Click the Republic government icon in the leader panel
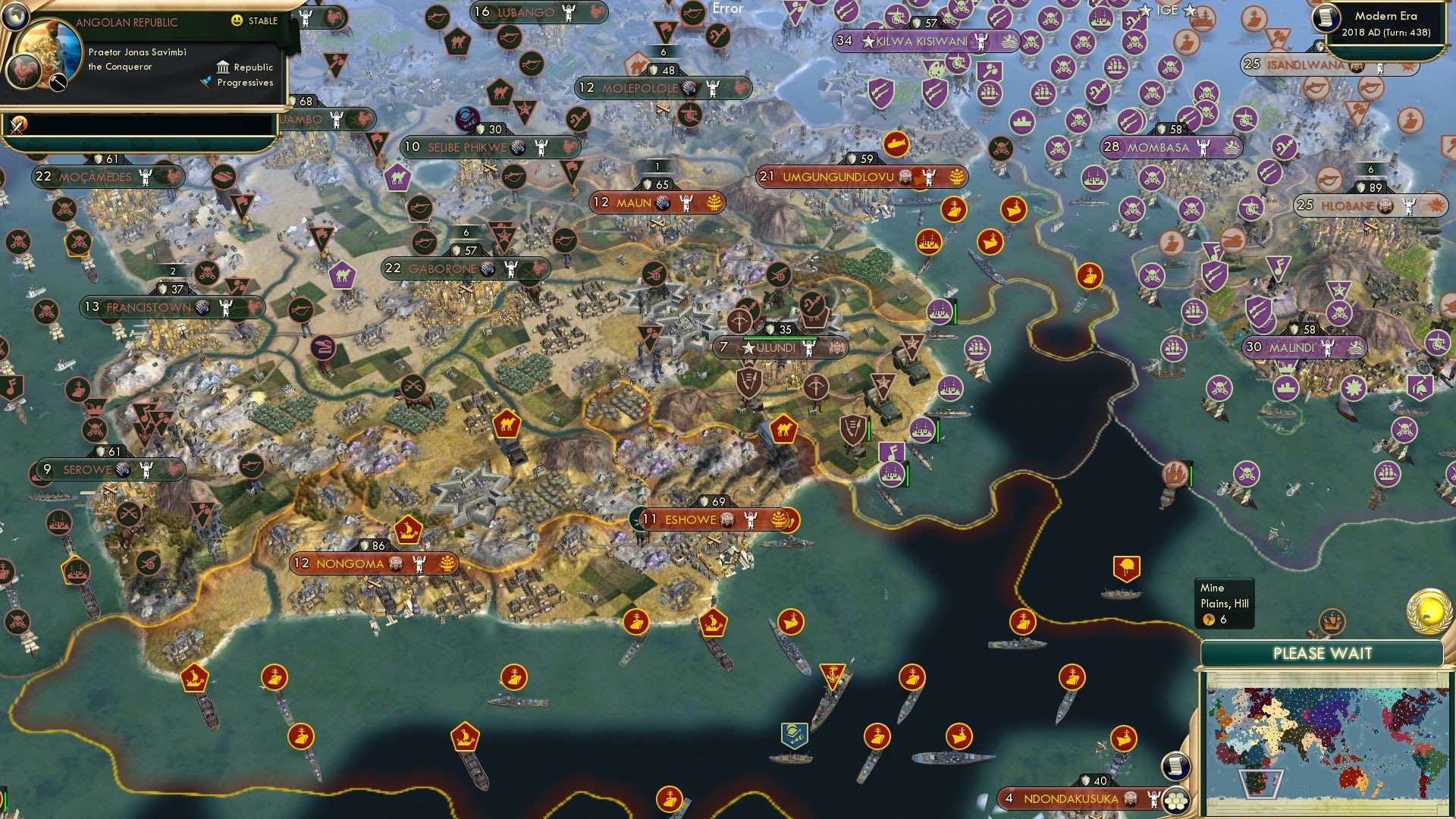The image size is (1456, 819). tap(224, 69)
